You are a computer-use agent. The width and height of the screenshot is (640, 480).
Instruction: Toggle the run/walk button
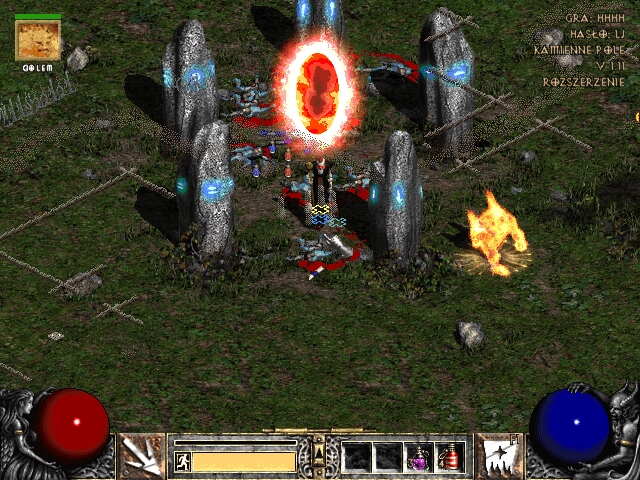(183, 461)
